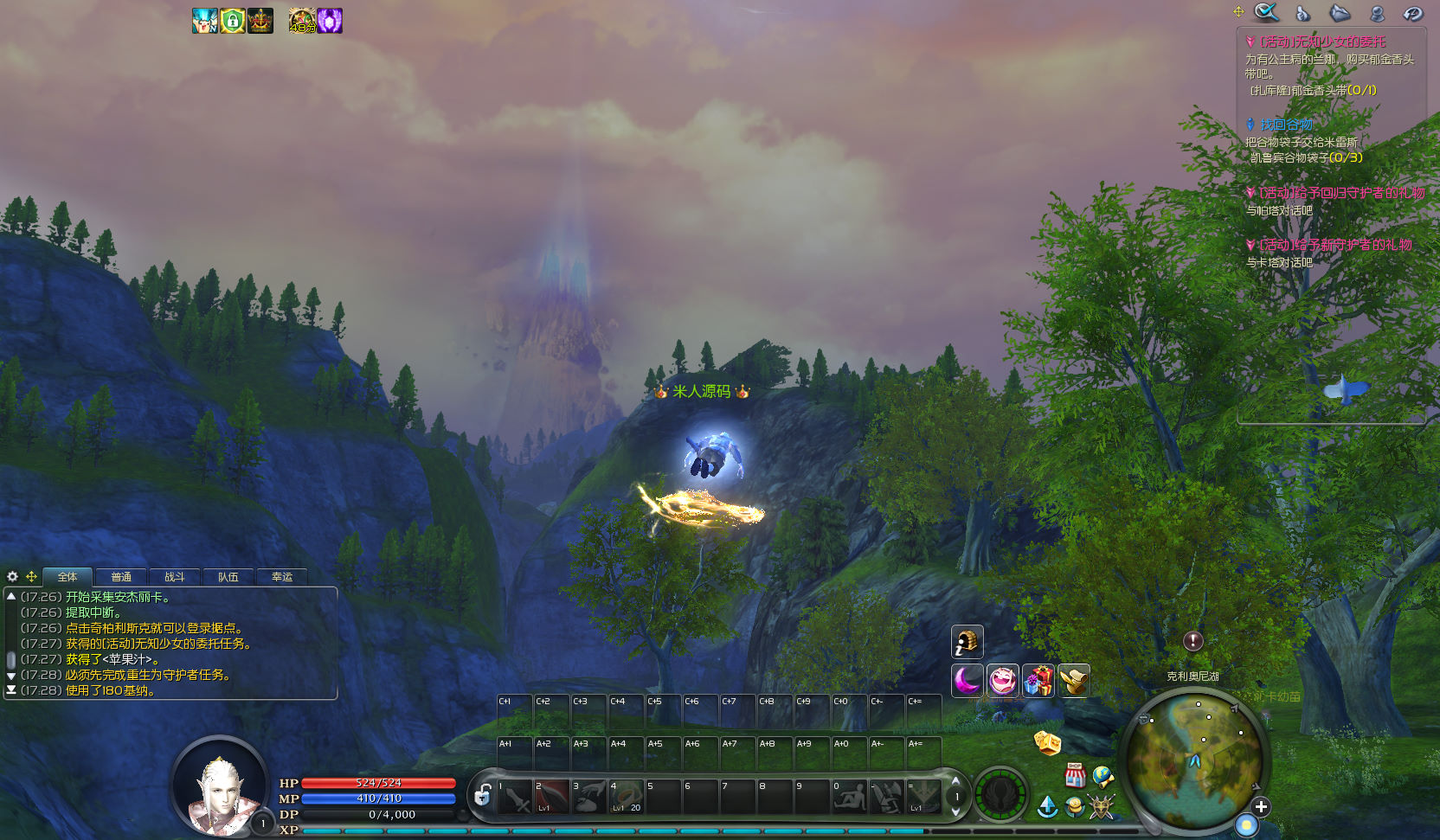Open the red exclamation alert icon

1193,641
